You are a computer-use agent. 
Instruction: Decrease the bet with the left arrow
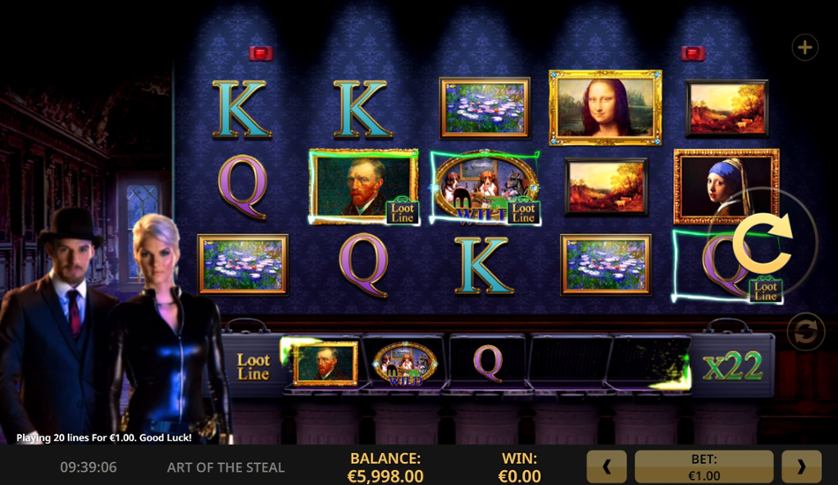(x=607, y=466)
